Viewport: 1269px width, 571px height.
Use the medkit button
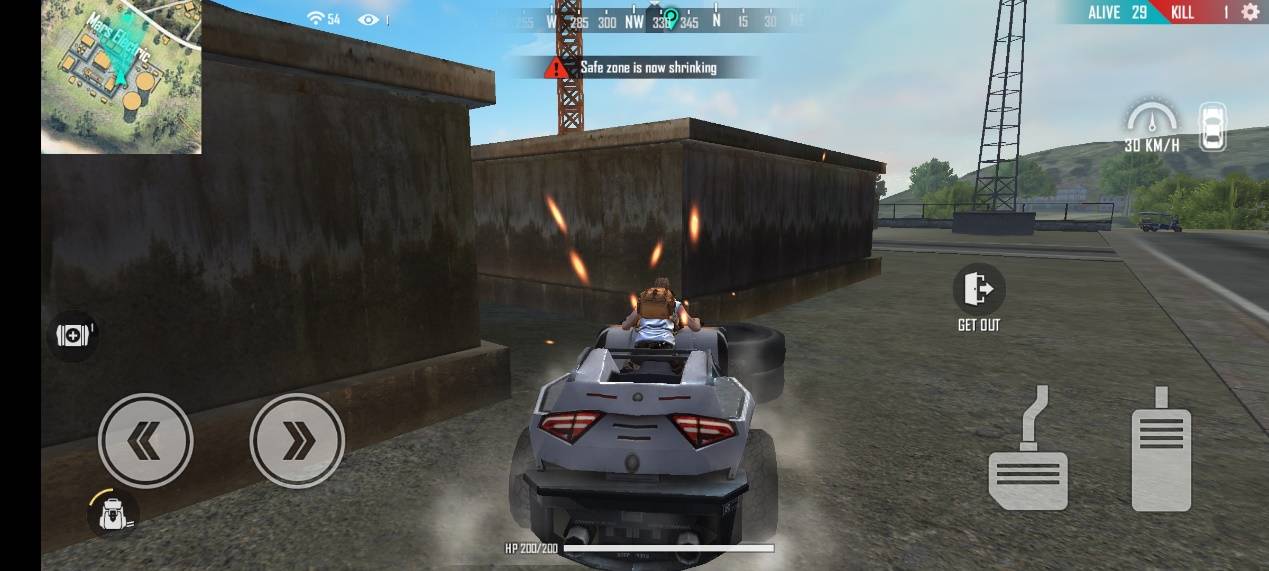[x=73, y=336]
